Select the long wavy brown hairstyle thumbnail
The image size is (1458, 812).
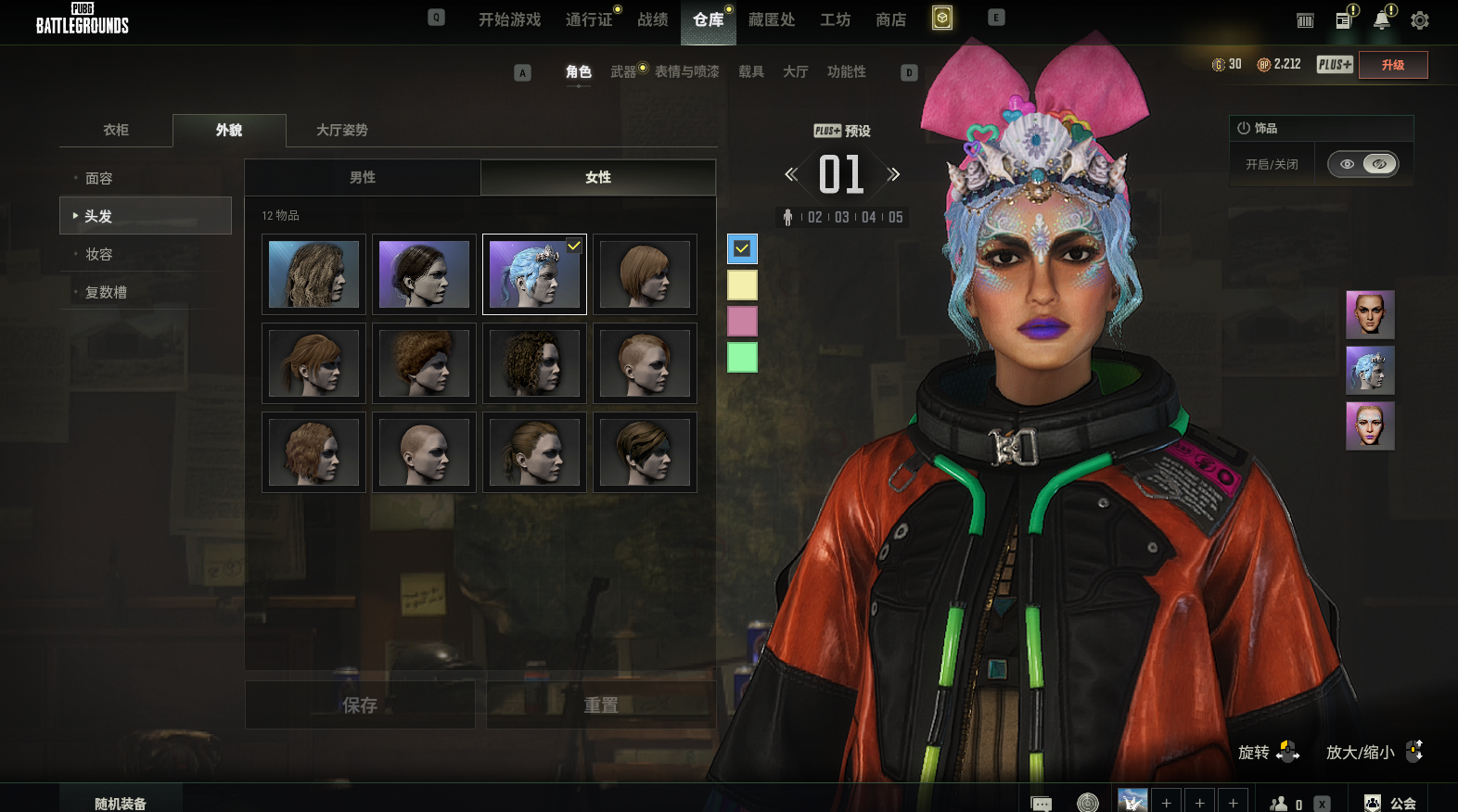[x=313, y=274]
